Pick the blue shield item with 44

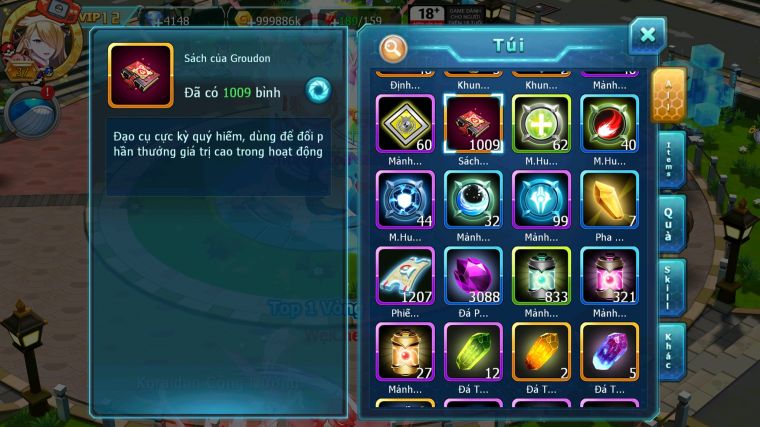405,199
